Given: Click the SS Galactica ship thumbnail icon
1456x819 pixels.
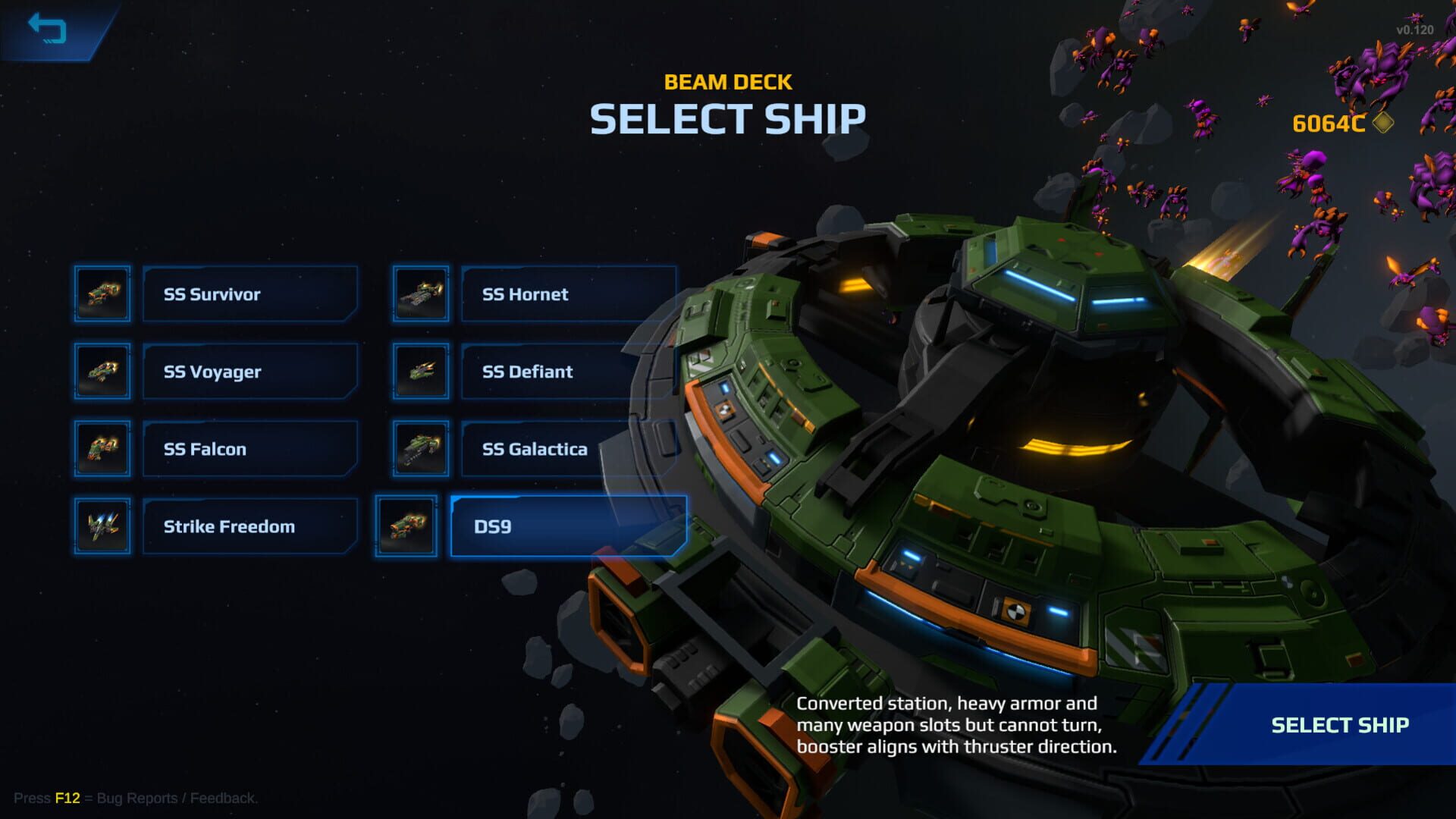Looking at the screenshot, I should (419, 448).
